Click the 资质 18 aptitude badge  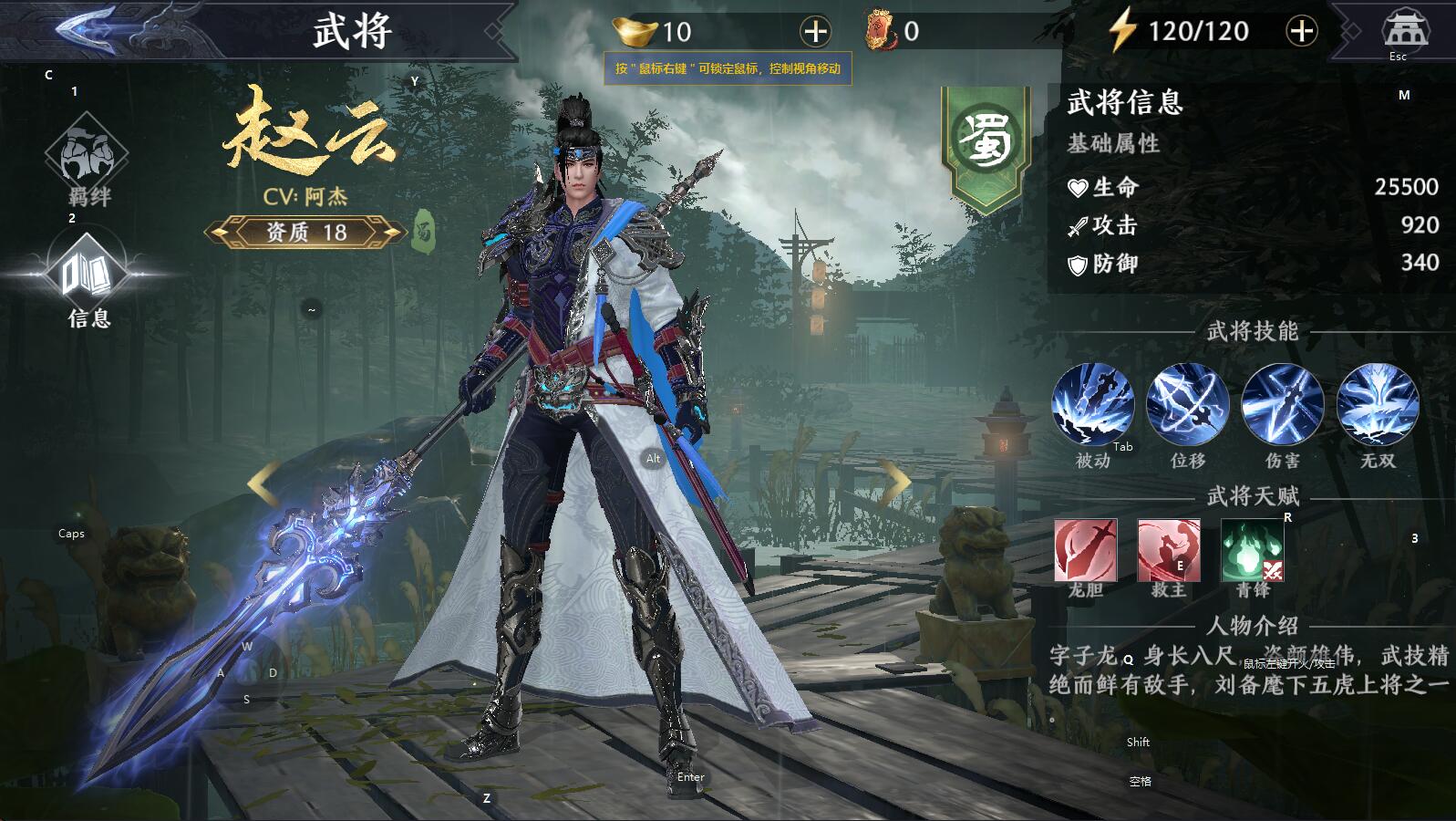click(305, 233)
